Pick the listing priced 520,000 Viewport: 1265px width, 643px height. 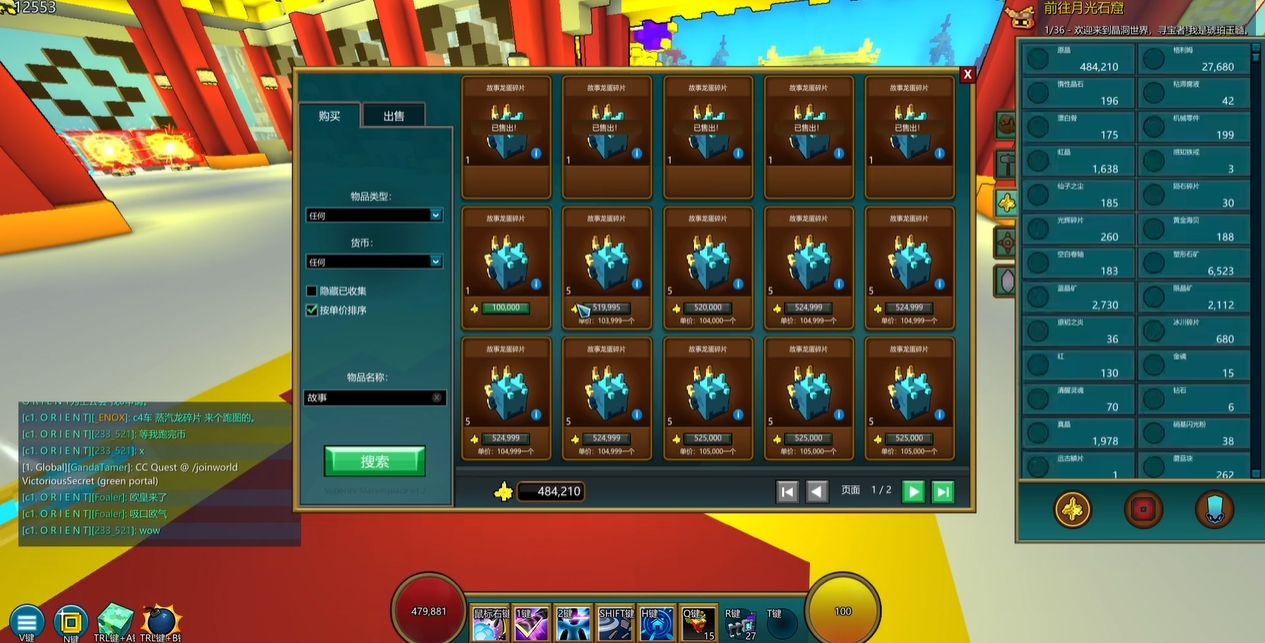(x=708, y=267)
